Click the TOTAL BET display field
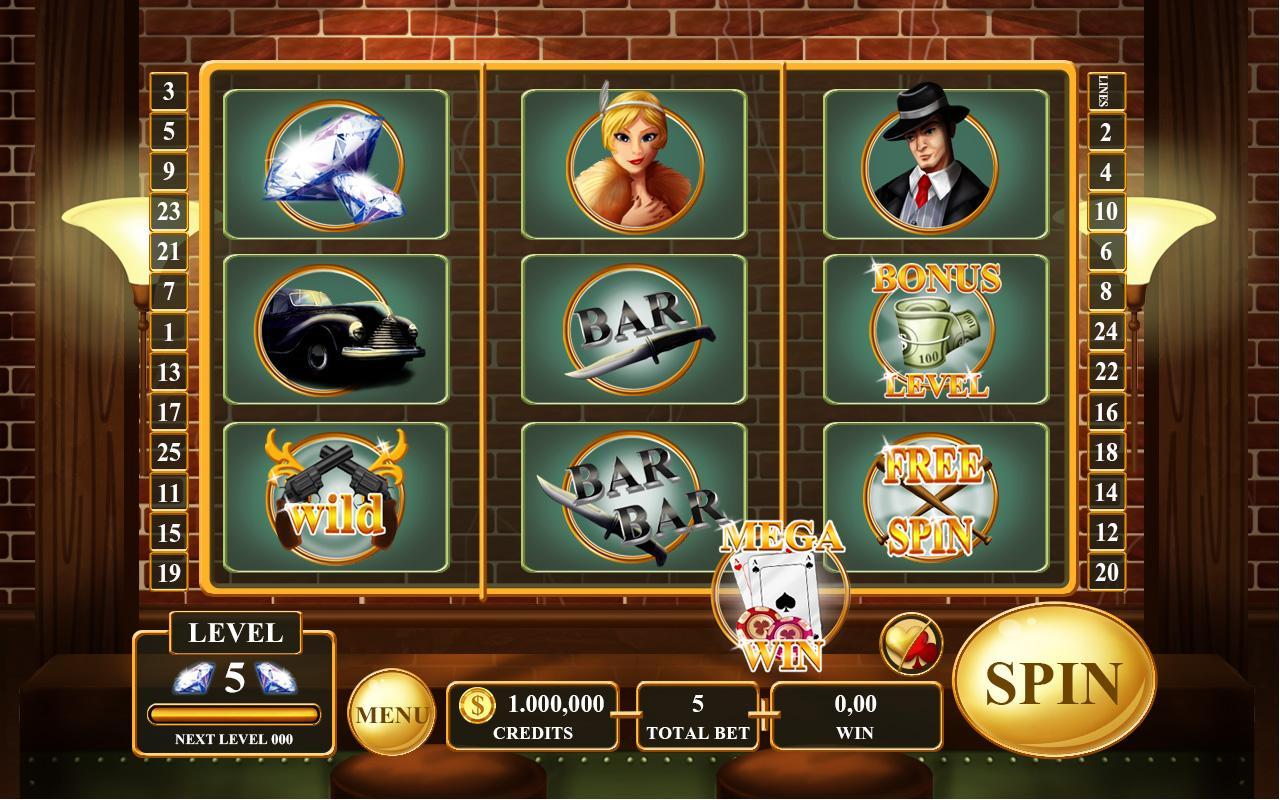 [697, 715]
